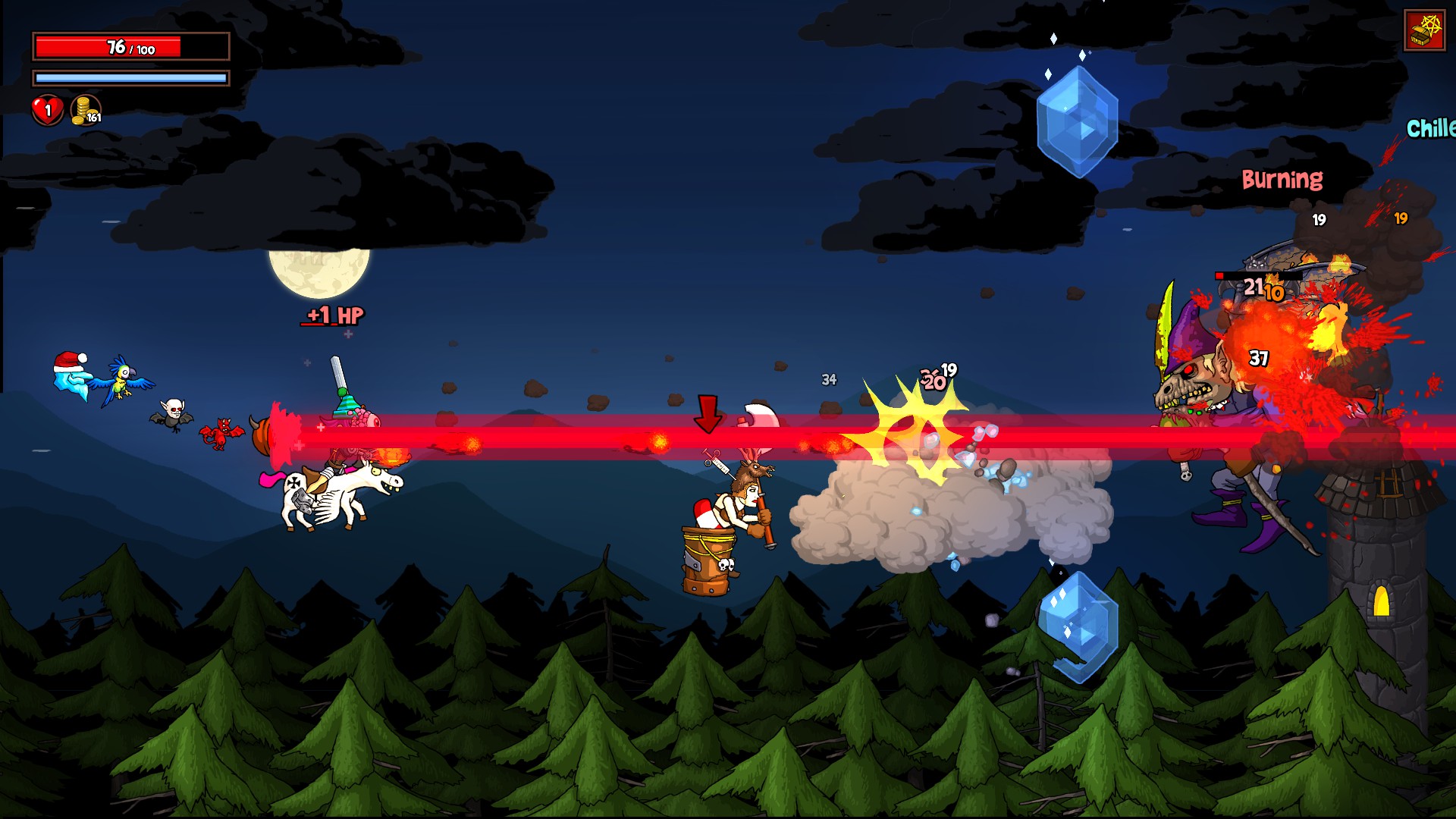Click the white unicorn mount
The height and width of the screenshot is (819, 1456).
(x=334, y=497)
